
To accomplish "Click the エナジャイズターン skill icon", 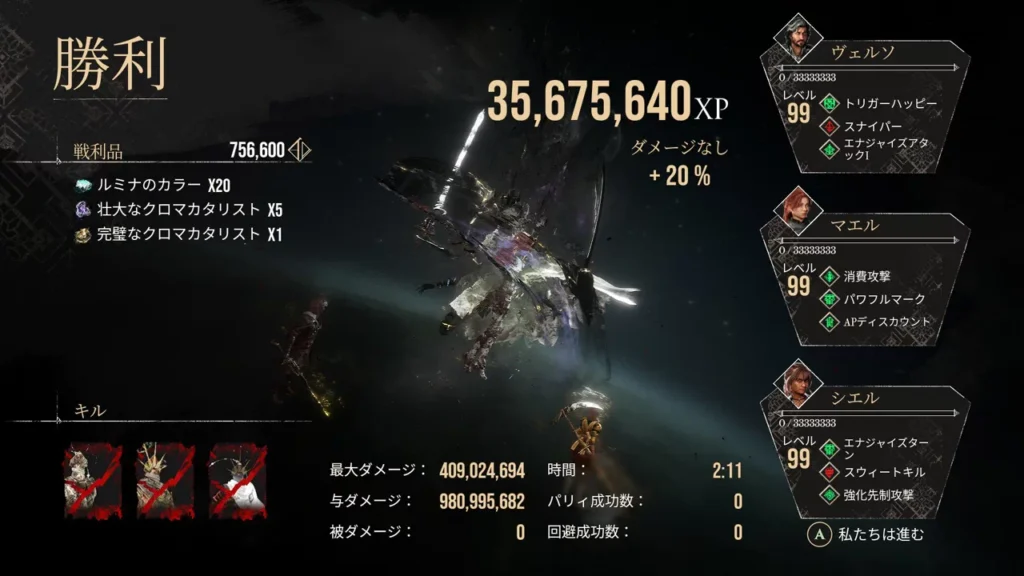I will pos(827,448).
